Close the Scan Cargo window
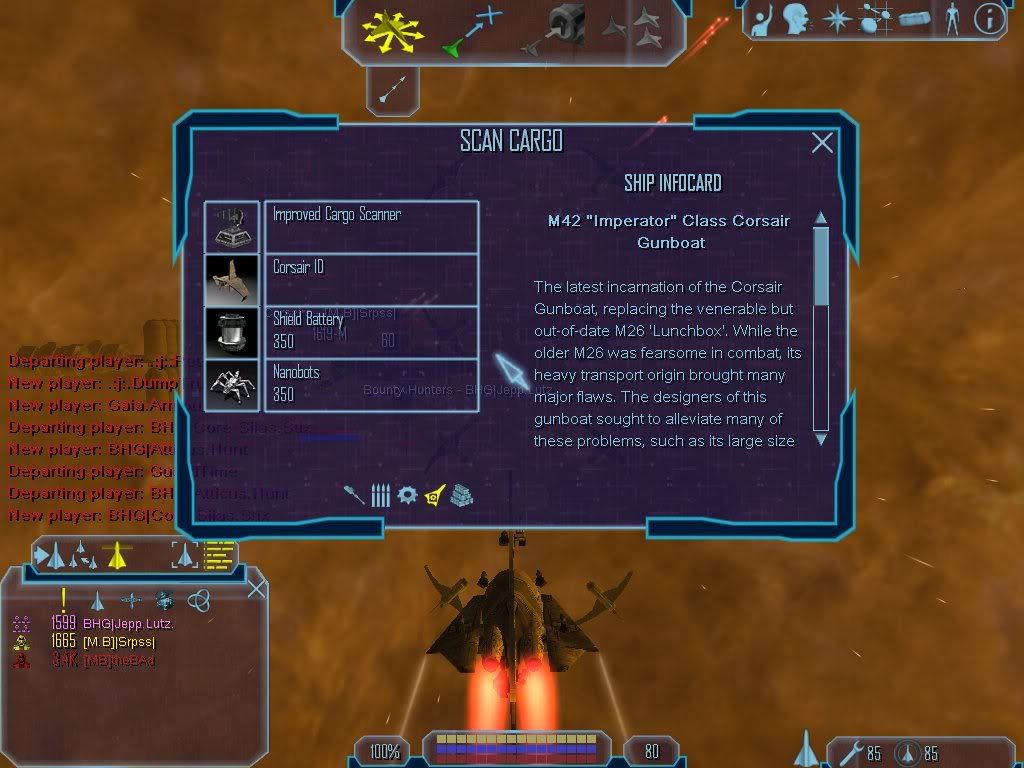The width and height of the screenshot is (1024, 768). coord(822,143)
